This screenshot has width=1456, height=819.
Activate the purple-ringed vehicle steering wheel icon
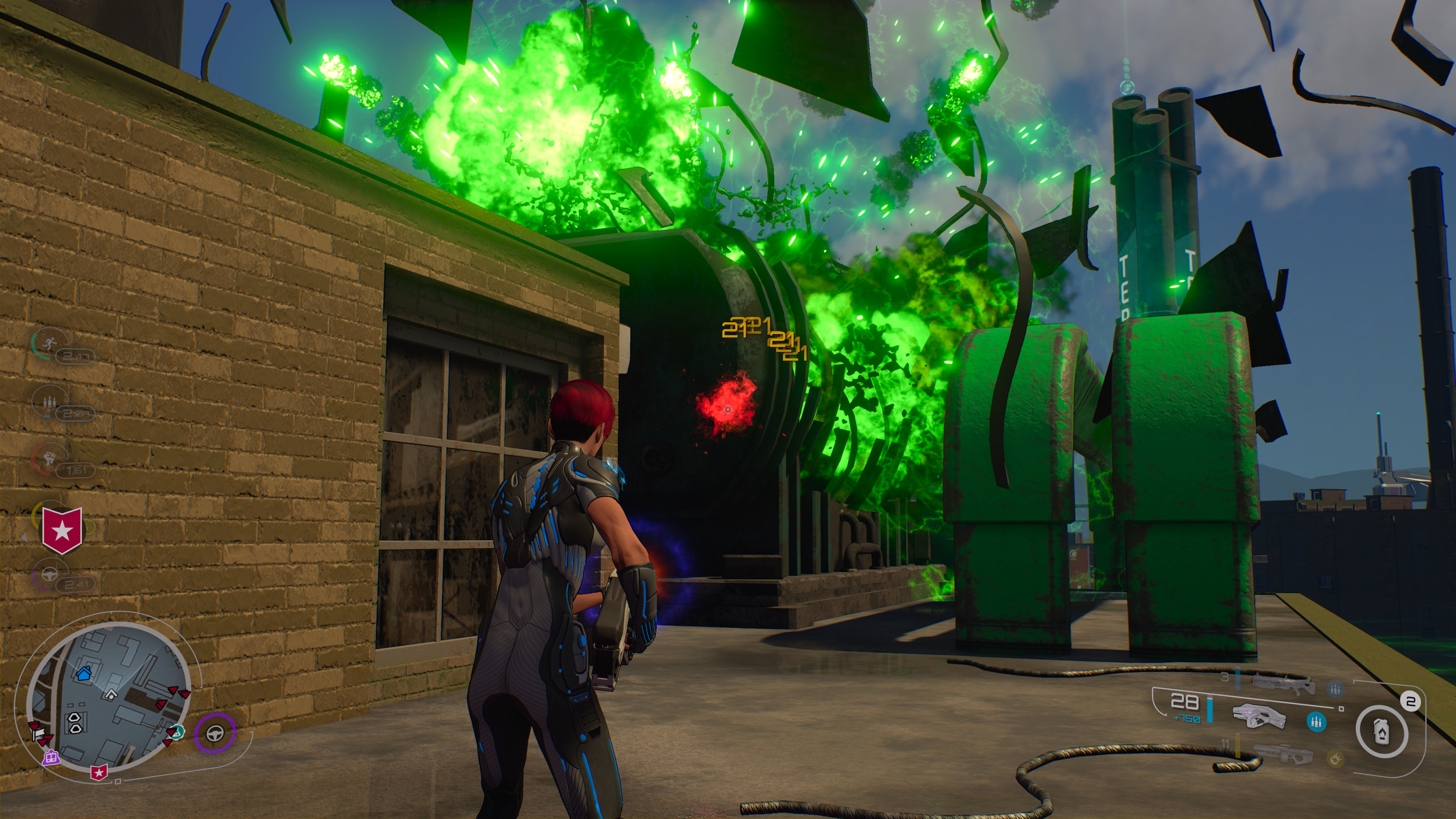pos(215,733)
